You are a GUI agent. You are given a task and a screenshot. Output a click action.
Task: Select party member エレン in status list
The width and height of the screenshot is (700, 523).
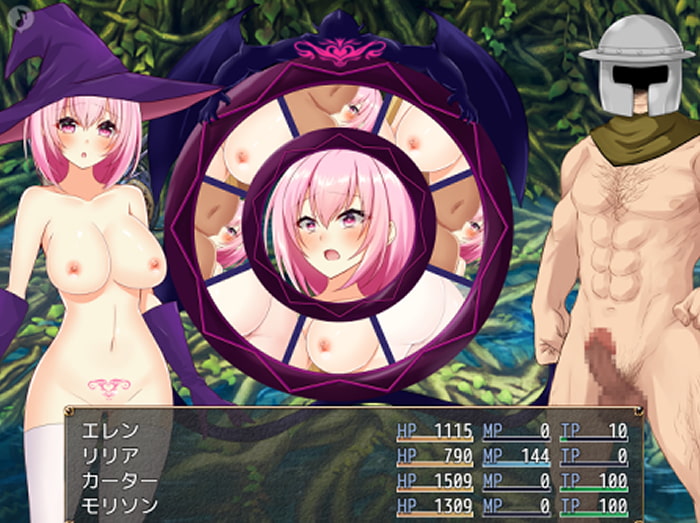point(111,432)
